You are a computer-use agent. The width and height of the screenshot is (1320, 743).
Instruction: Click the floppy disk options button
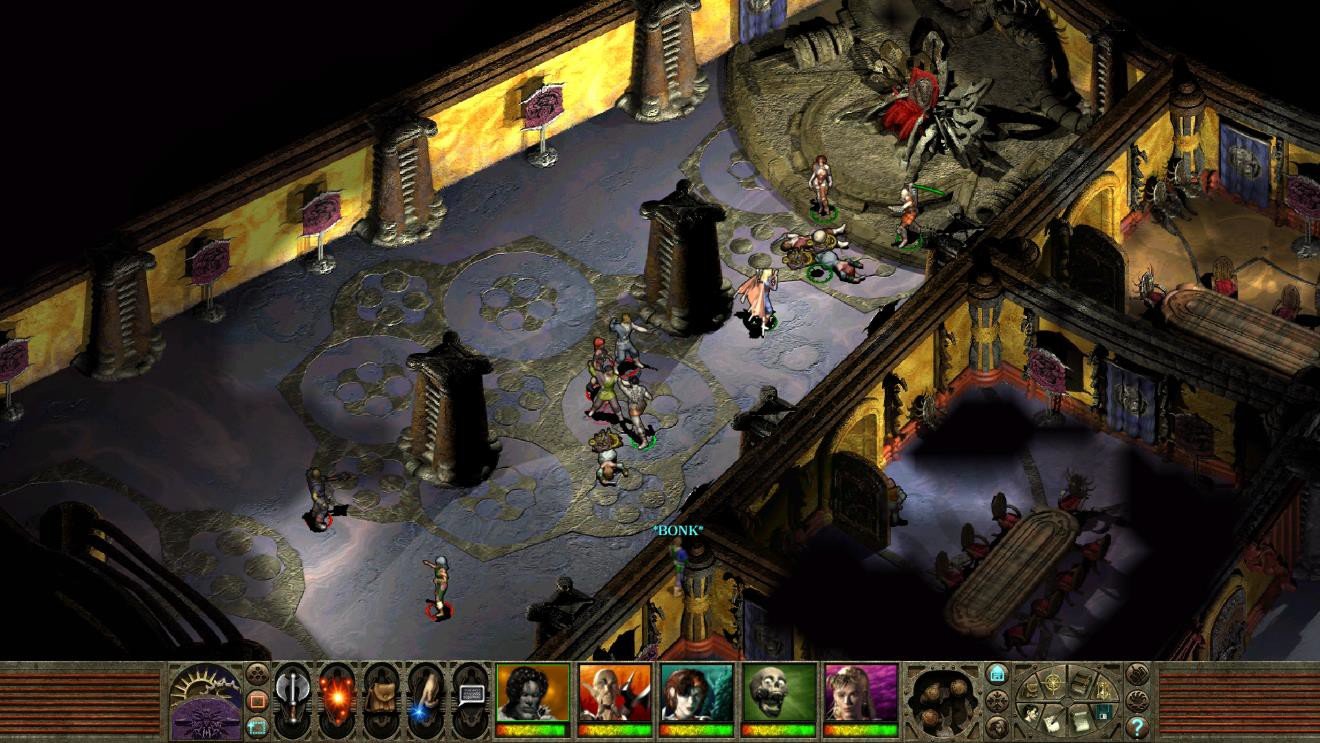coord(1102,712)
